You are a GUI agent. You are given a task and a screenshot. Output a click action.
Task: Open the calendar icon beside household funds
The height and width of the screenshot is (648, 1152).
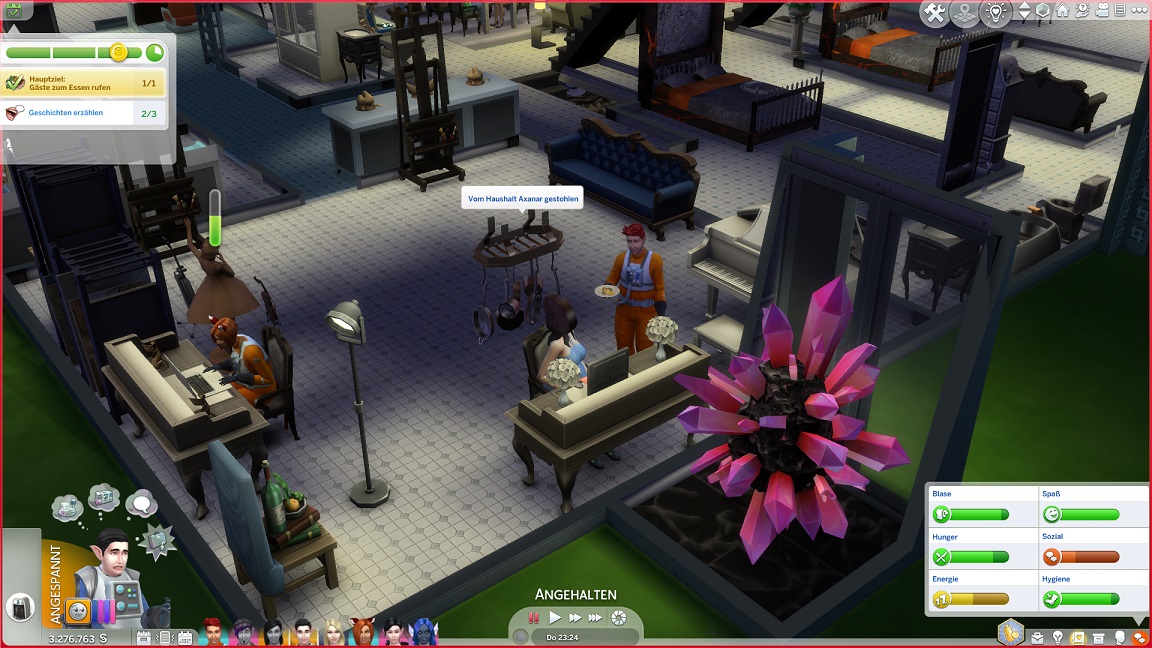146,638
